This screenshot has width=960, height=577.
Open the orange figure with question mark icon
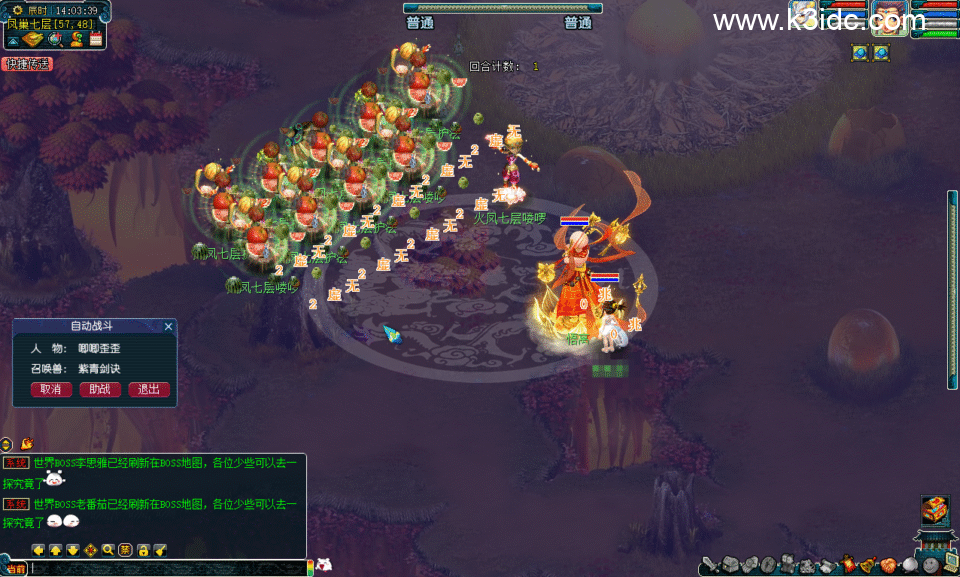76,40
